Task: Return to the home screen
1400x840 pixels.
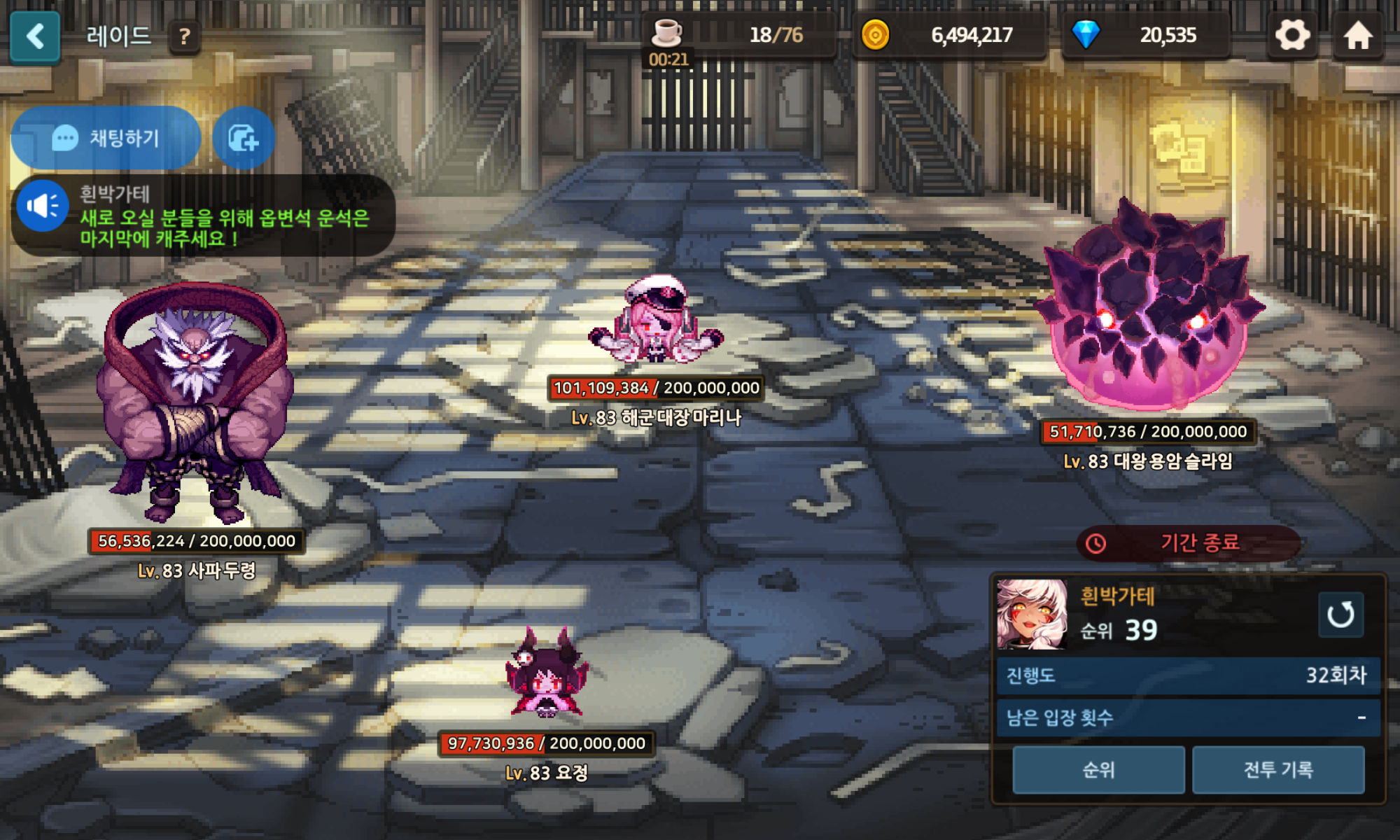Action: click(1358, 35)
